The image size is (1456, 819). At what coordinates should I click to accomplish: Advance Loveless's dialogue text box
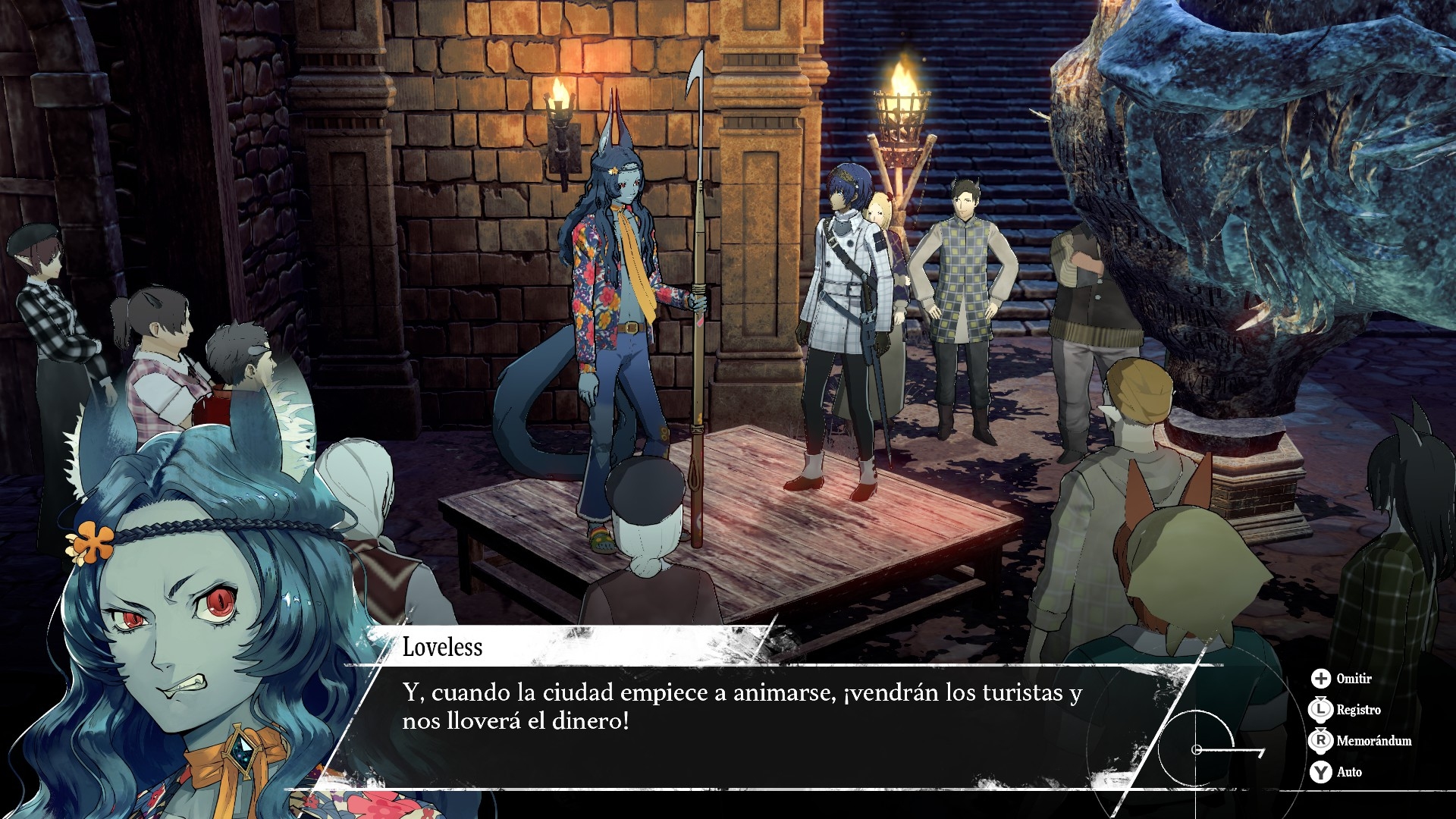[742, 708]
